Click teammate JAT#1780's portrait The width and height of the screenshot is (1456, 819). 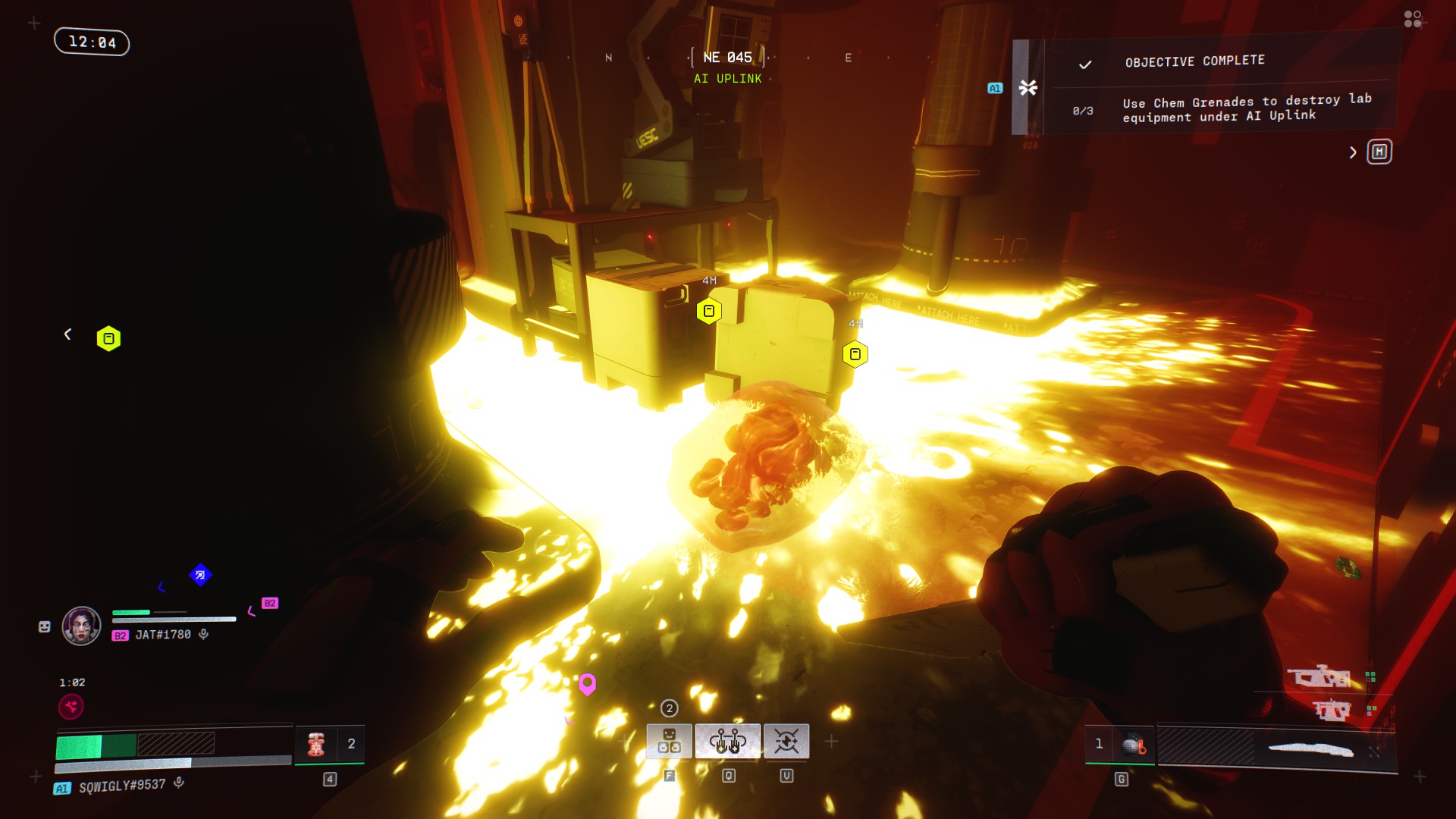[81, 626]
